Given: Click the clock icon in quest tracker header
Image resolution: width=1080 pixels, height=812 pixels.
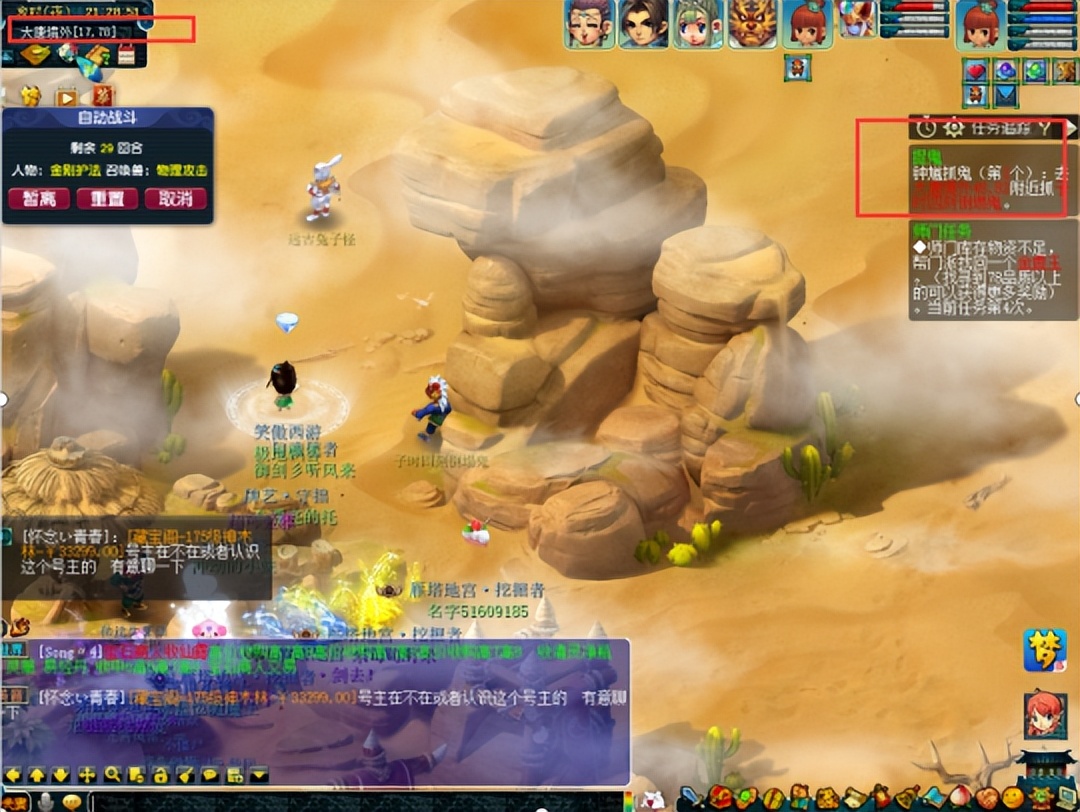Looking at the screenshot, I should [926, 127].
